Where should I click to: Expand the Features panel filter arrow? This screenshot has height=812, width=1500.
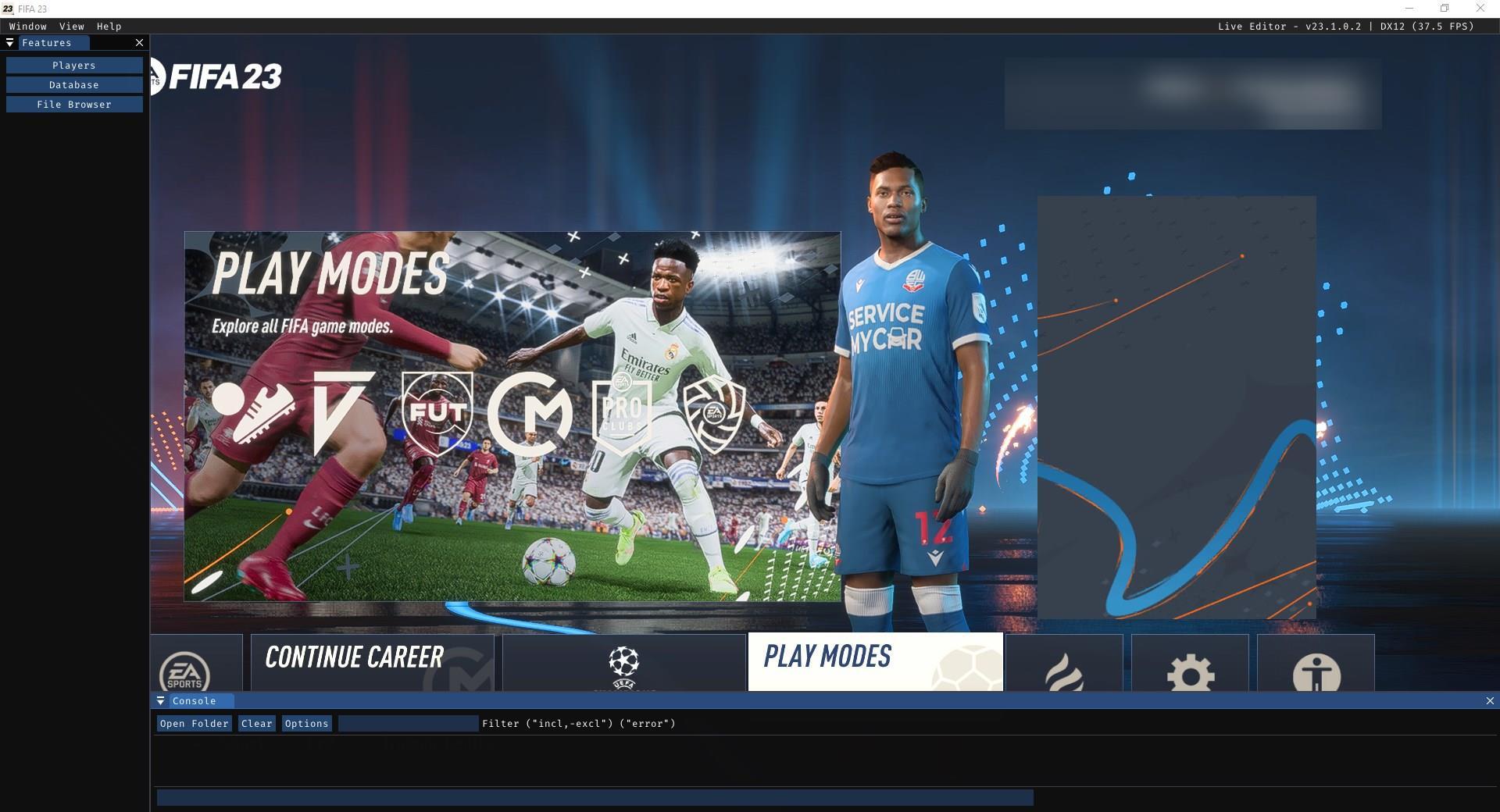pyautogui.click(x=10, y=43)
